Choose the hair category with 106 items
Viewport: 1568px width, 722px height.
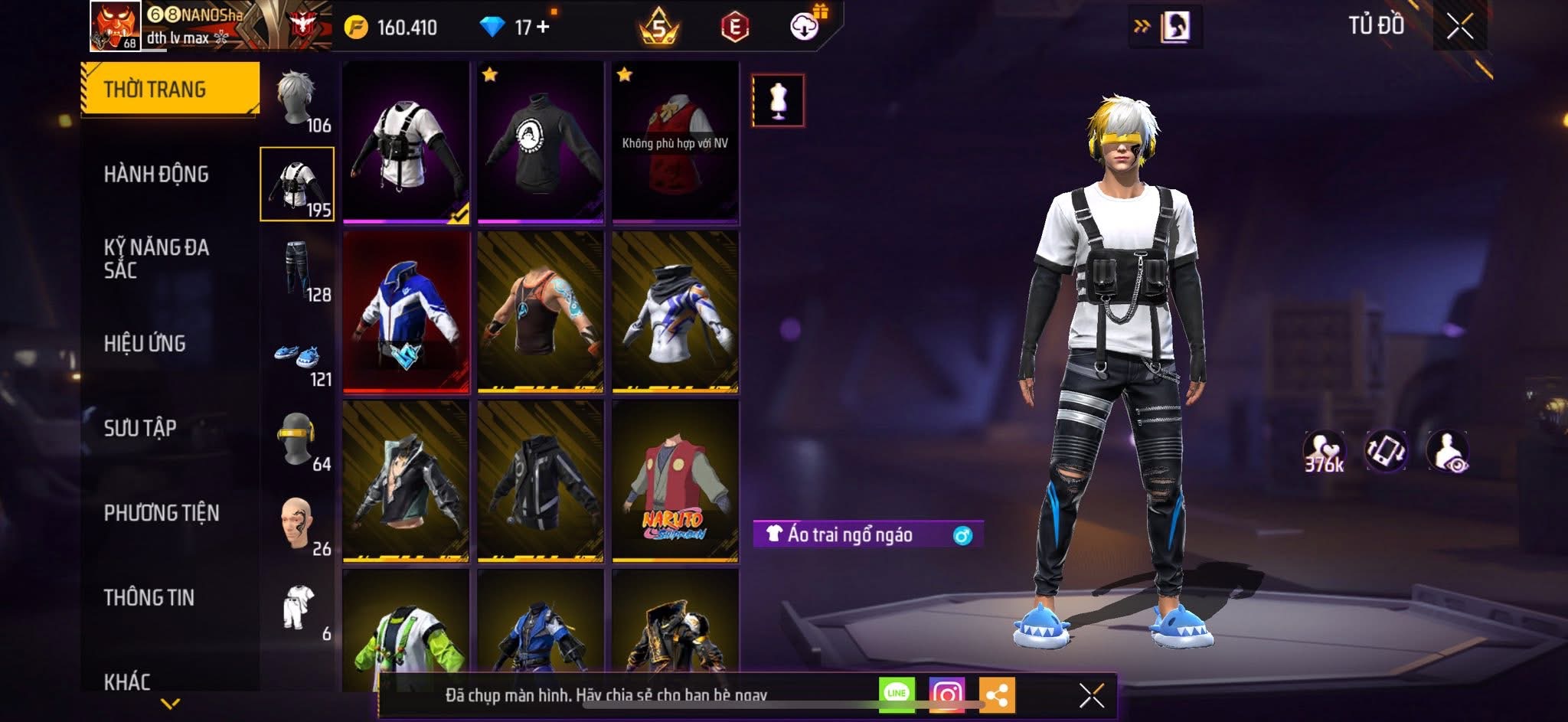tap(298, 100)
